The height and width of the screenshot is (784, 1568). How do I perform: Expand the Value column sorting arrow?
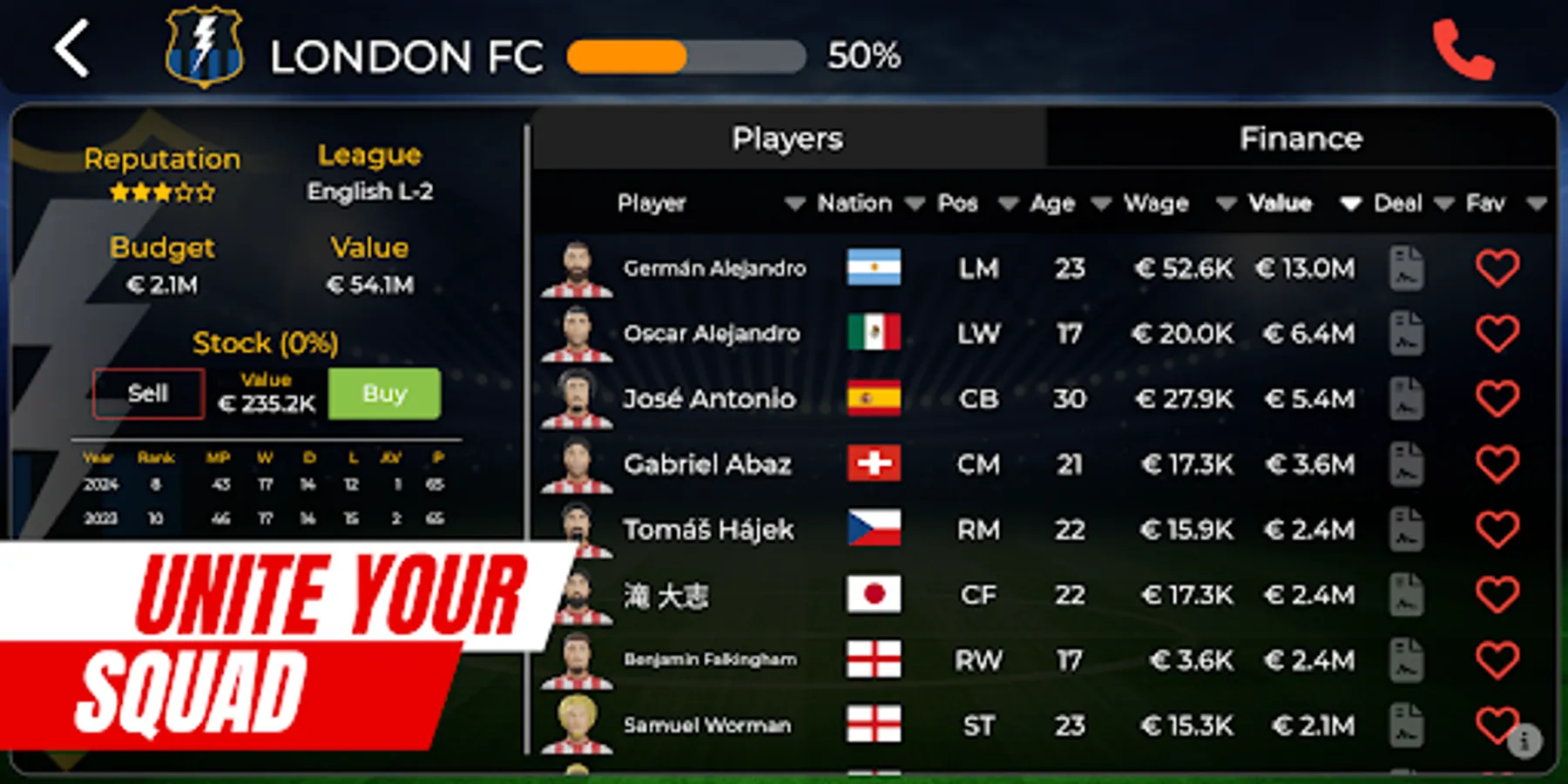1350,203
